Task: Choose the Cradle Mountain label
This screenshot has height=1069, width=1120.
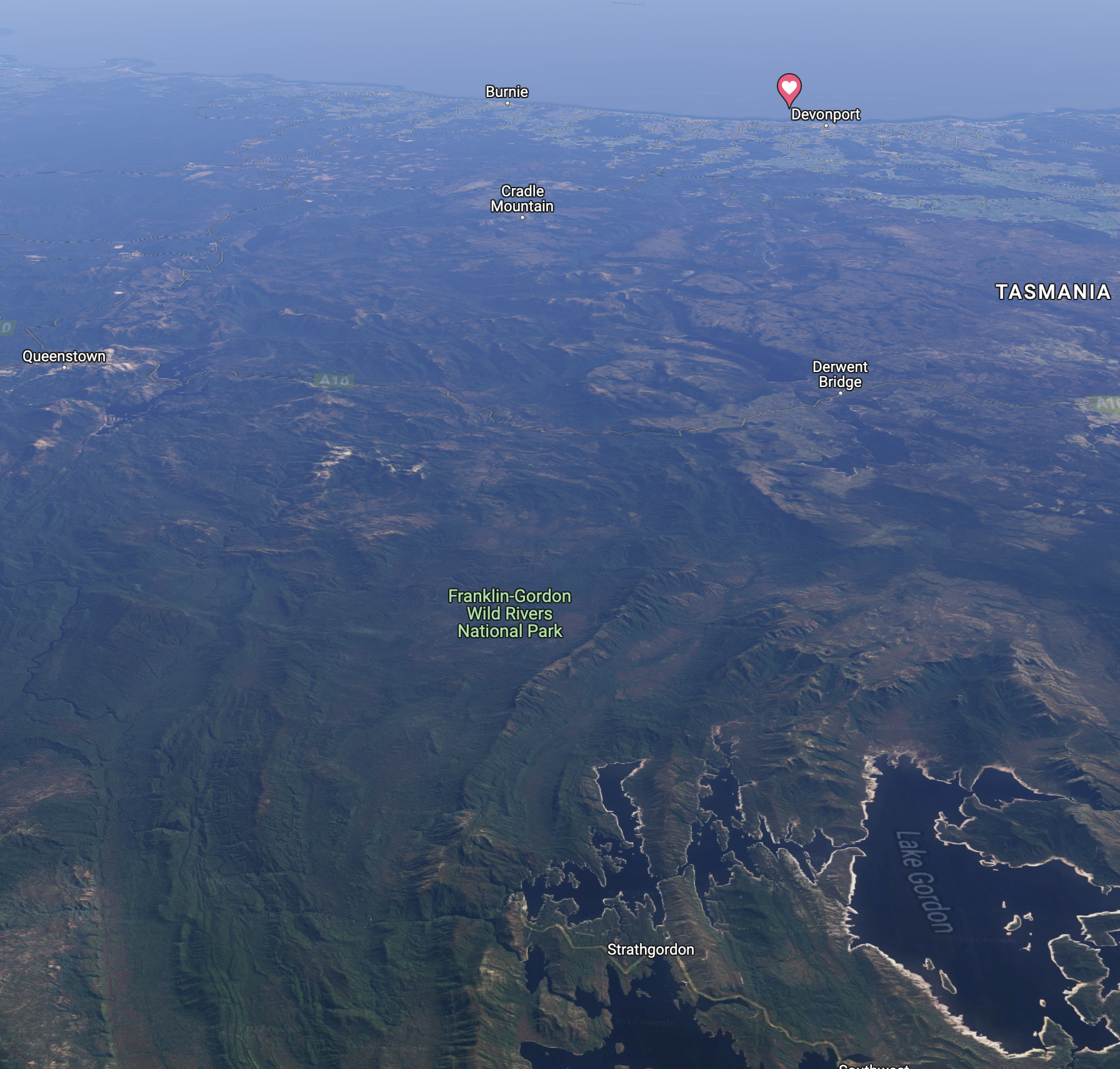Action: click(x=522, y=199)
